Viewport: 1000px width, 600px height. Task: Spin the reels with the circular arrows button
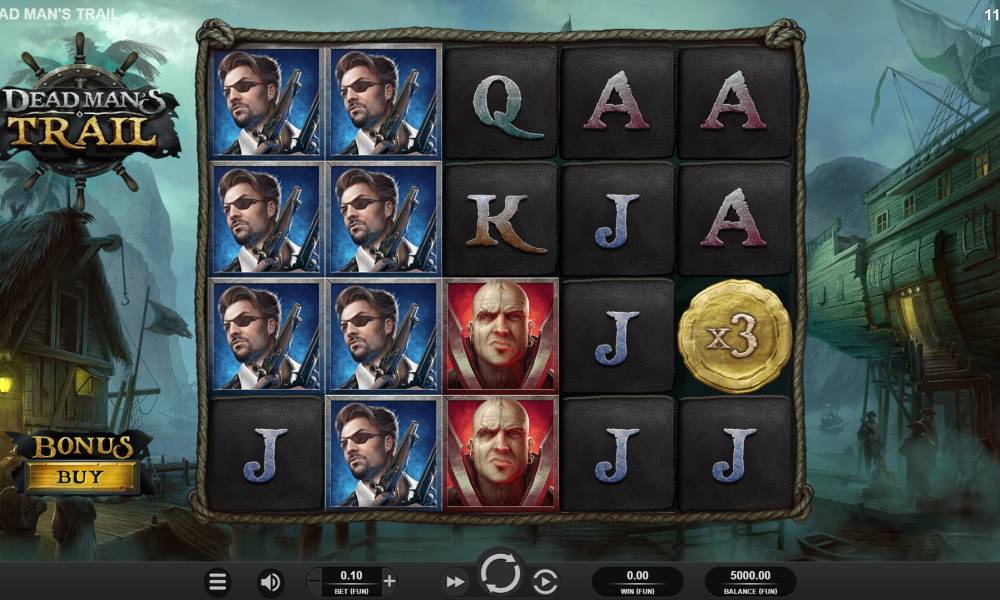500,575
